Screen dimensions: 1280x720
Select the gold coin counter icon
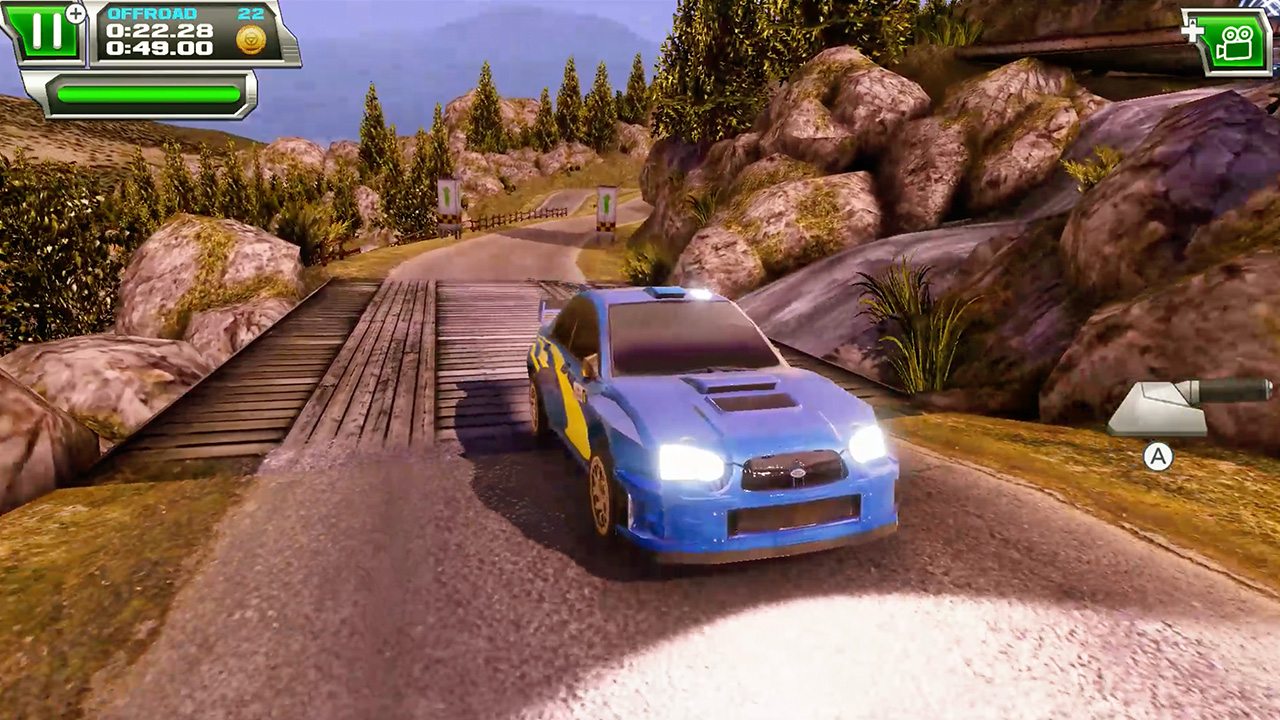pyautogui.click(x=252, y=39)
